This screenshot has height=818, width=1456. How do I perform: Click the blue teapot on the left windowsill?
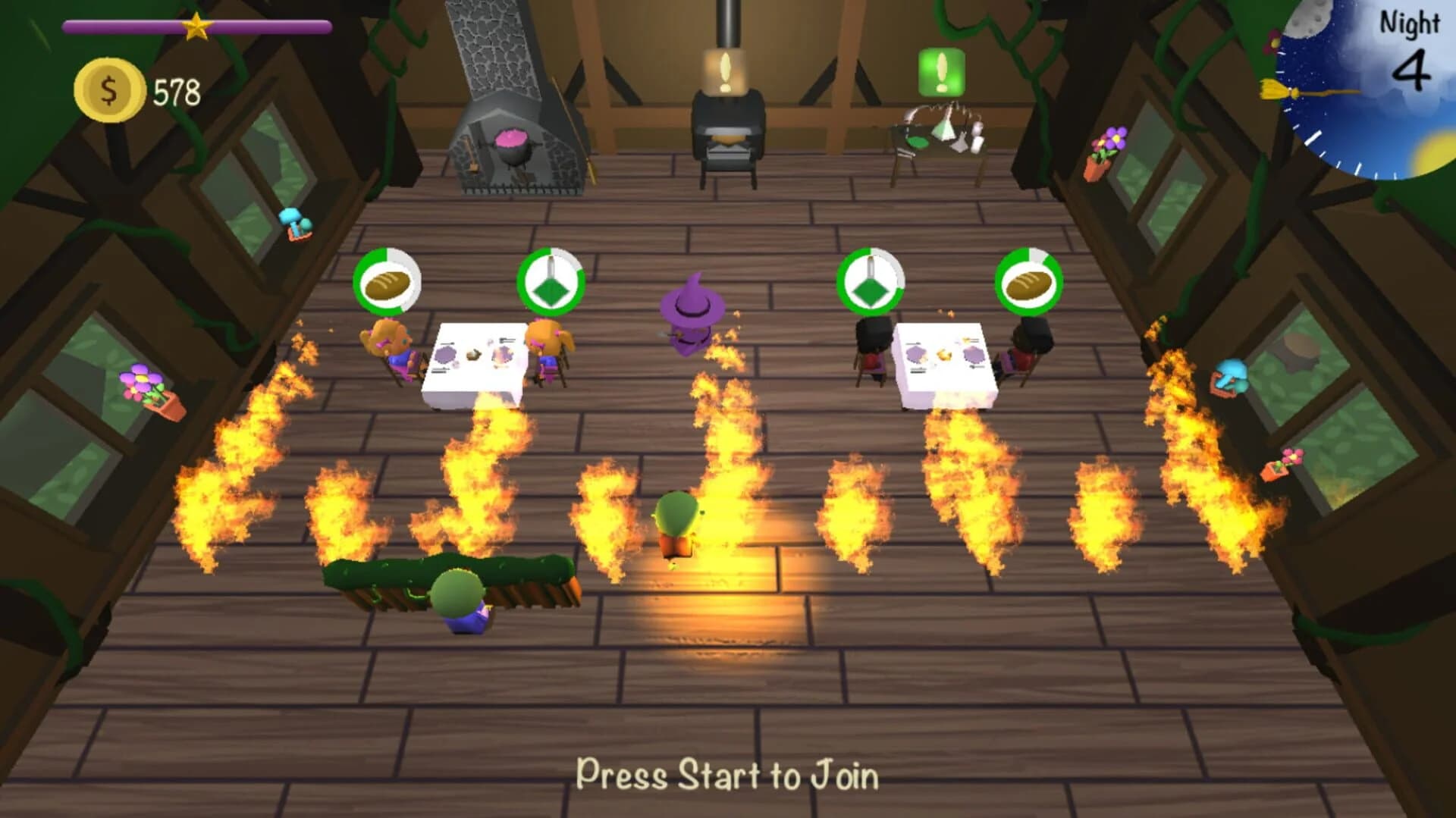click(x=295, y=223)
